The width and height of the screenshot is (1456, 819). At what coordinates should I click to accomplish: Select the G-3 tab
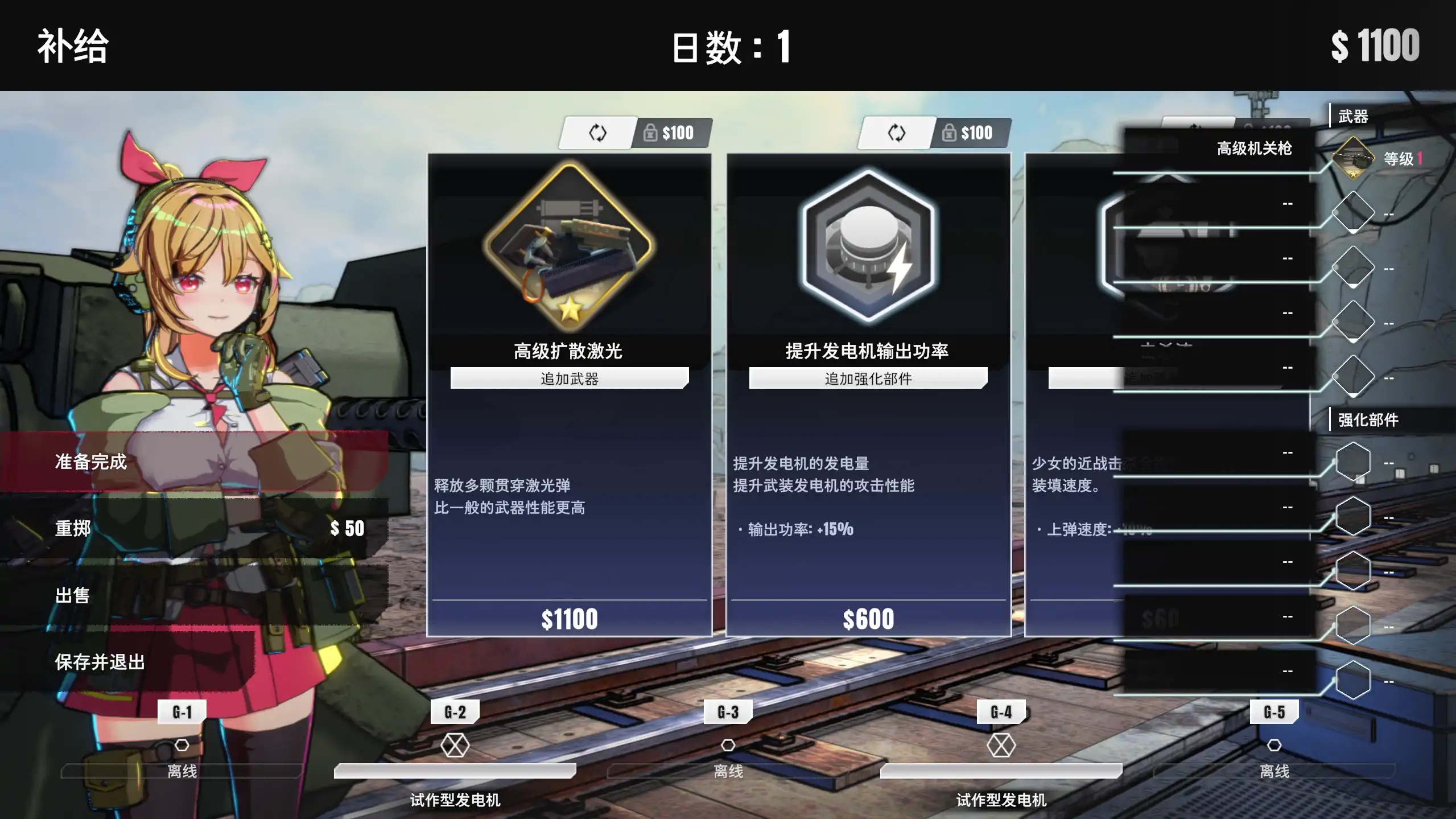[x=729, y=711]
